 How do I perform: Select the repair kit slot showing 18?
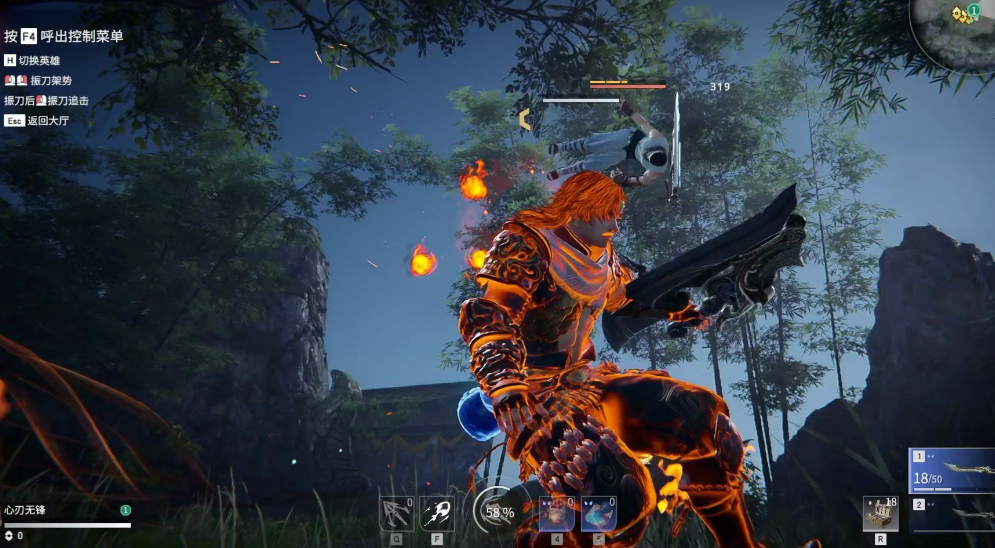[x=880, y=513]
